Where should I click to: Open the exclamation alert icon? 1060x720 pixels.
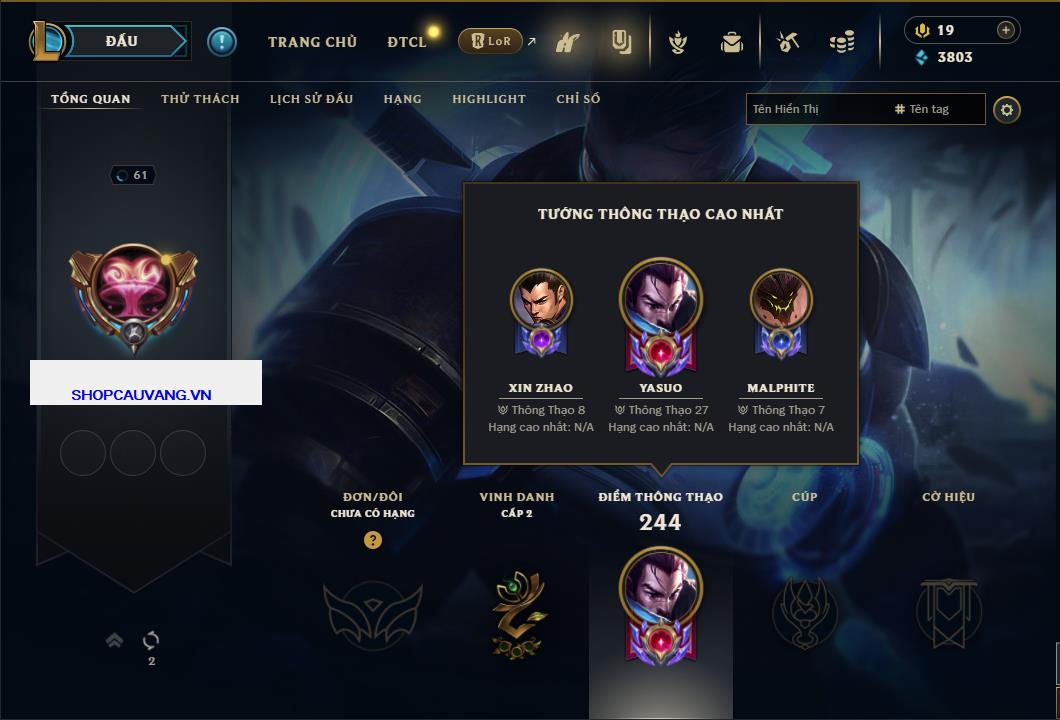222,41
